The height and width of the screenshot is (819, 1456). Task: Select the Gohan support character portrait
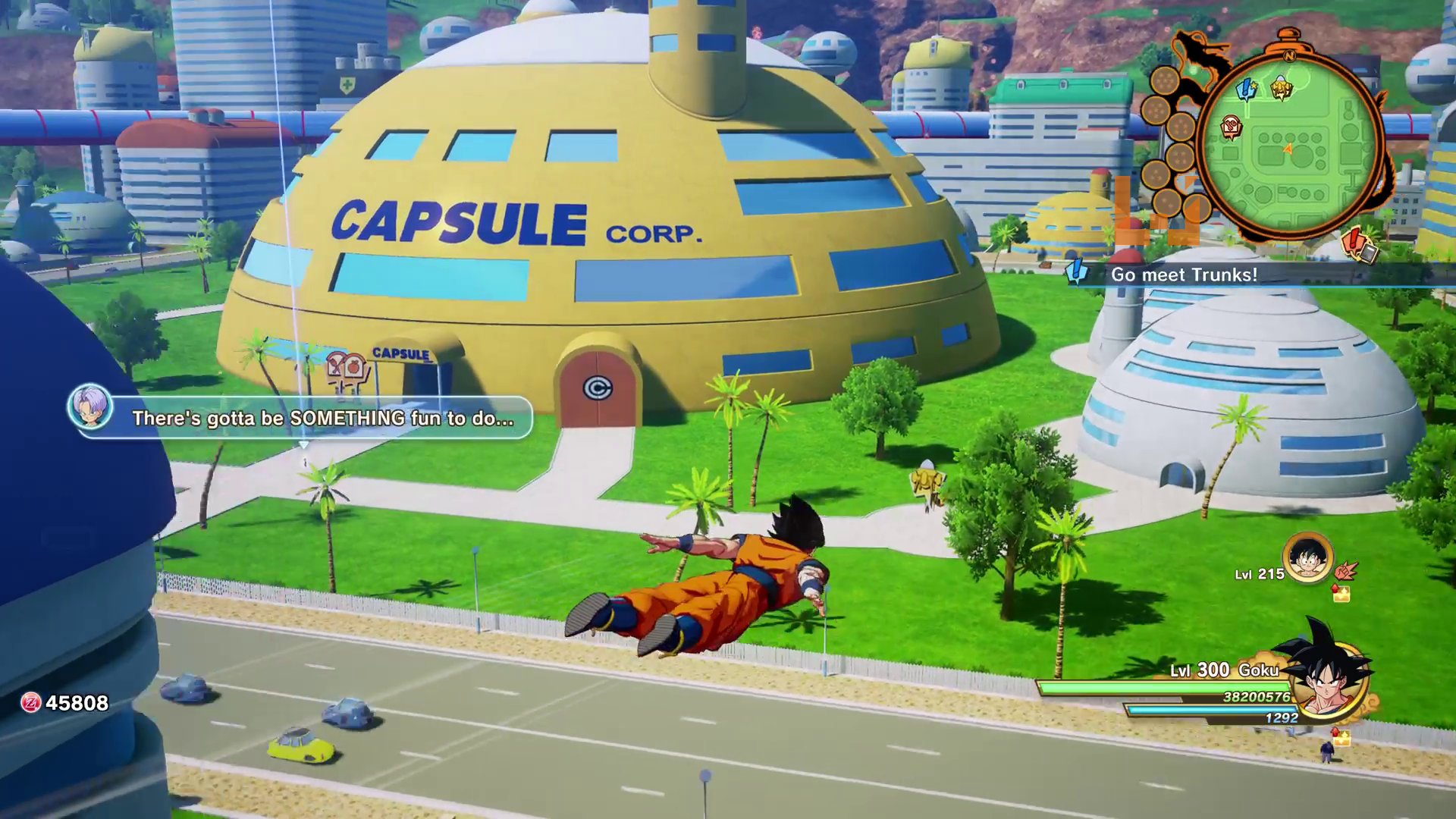1307,560
